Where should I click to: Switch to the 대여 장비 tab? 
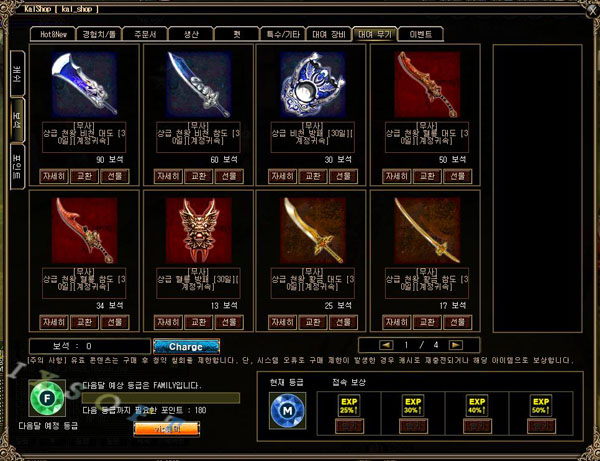click(328, 34)
